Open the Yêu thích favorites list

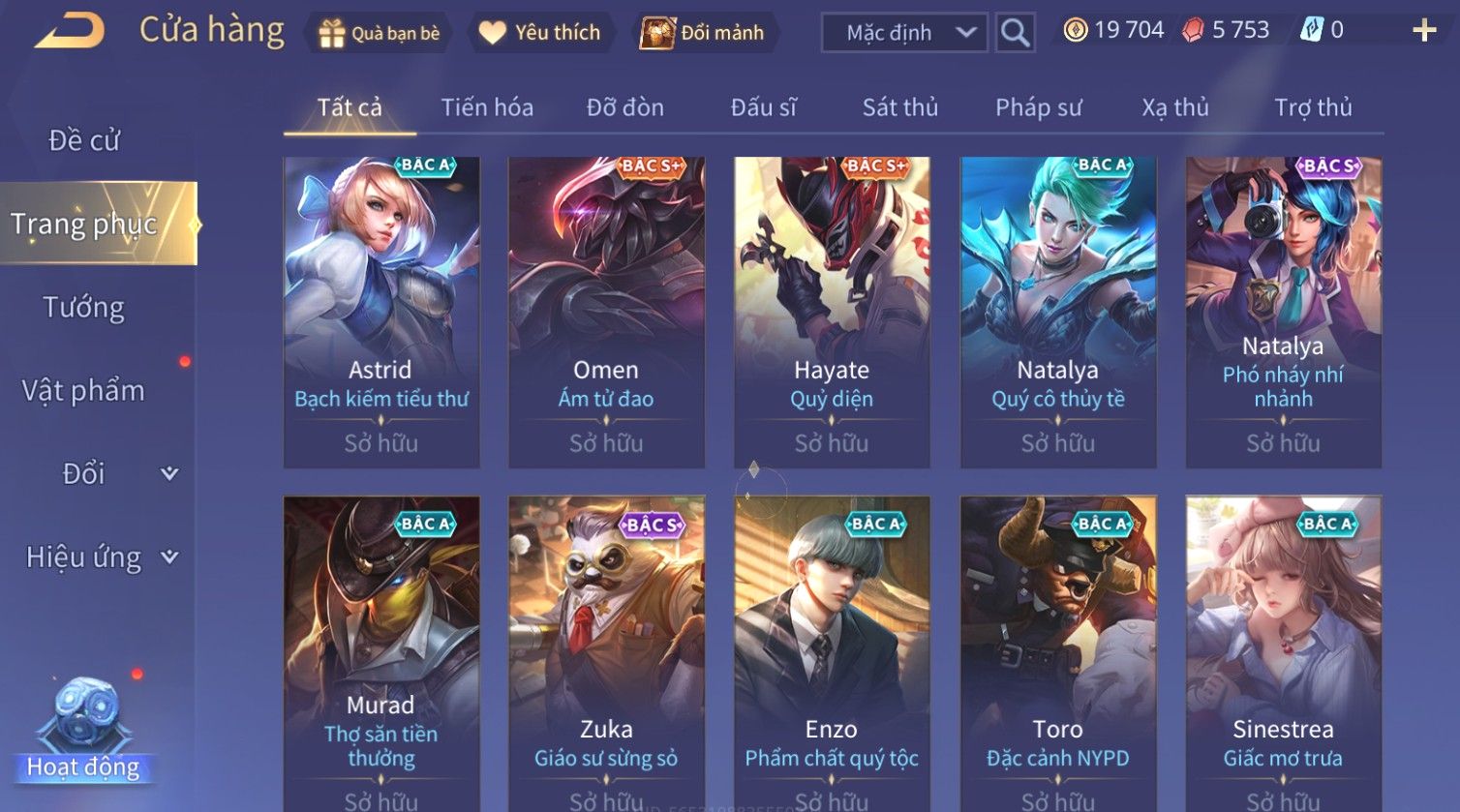540,33
